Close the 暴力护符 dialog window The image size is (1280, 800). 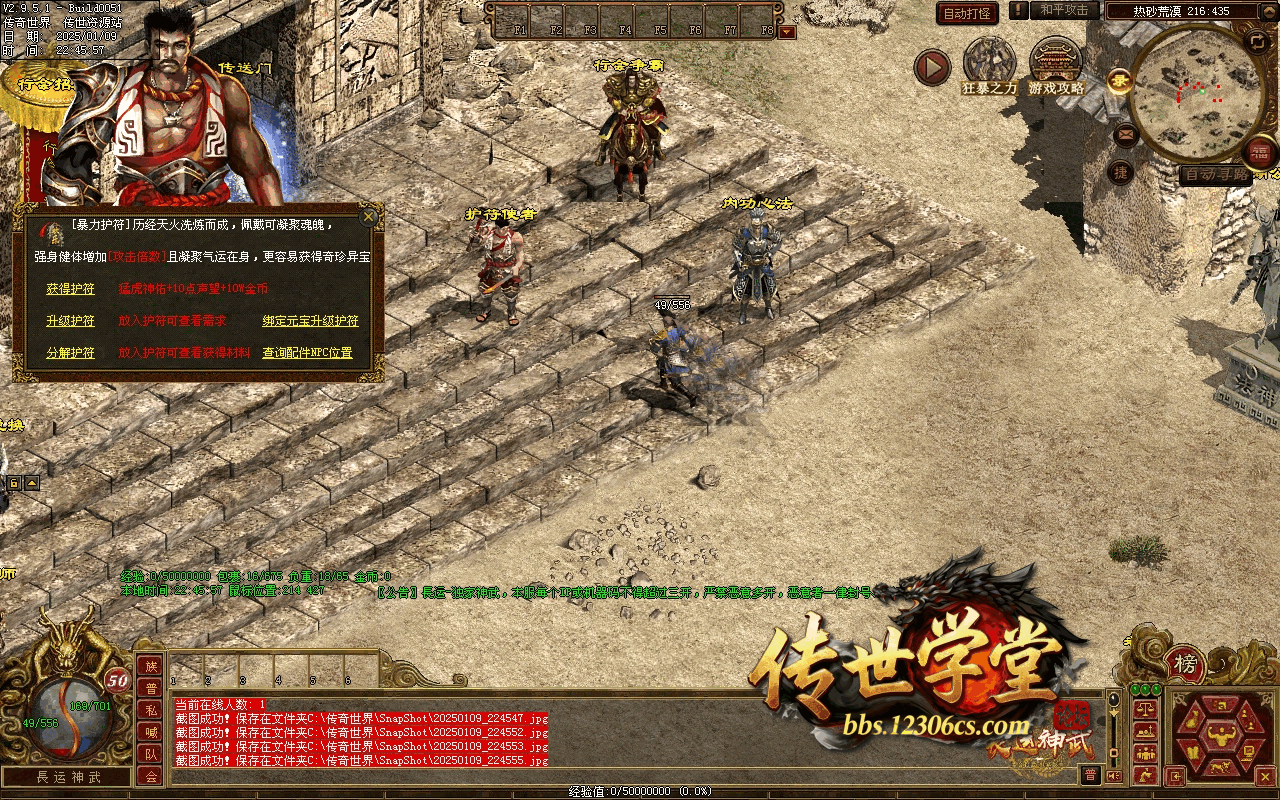pyautogui.click(x=369, y=216)
